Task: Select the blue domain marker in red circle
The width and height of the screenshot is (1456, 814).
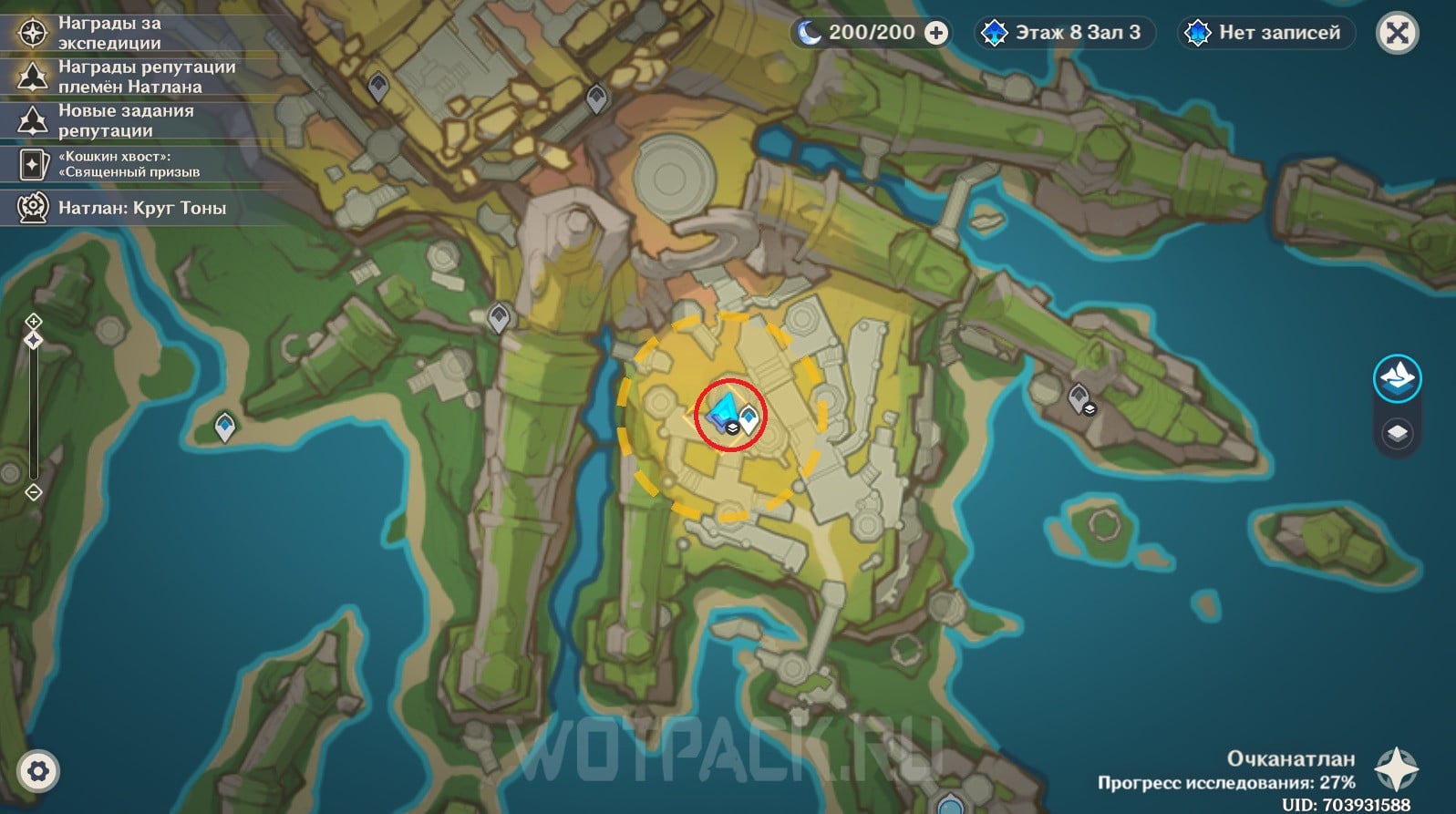Action: pos(725,414)
